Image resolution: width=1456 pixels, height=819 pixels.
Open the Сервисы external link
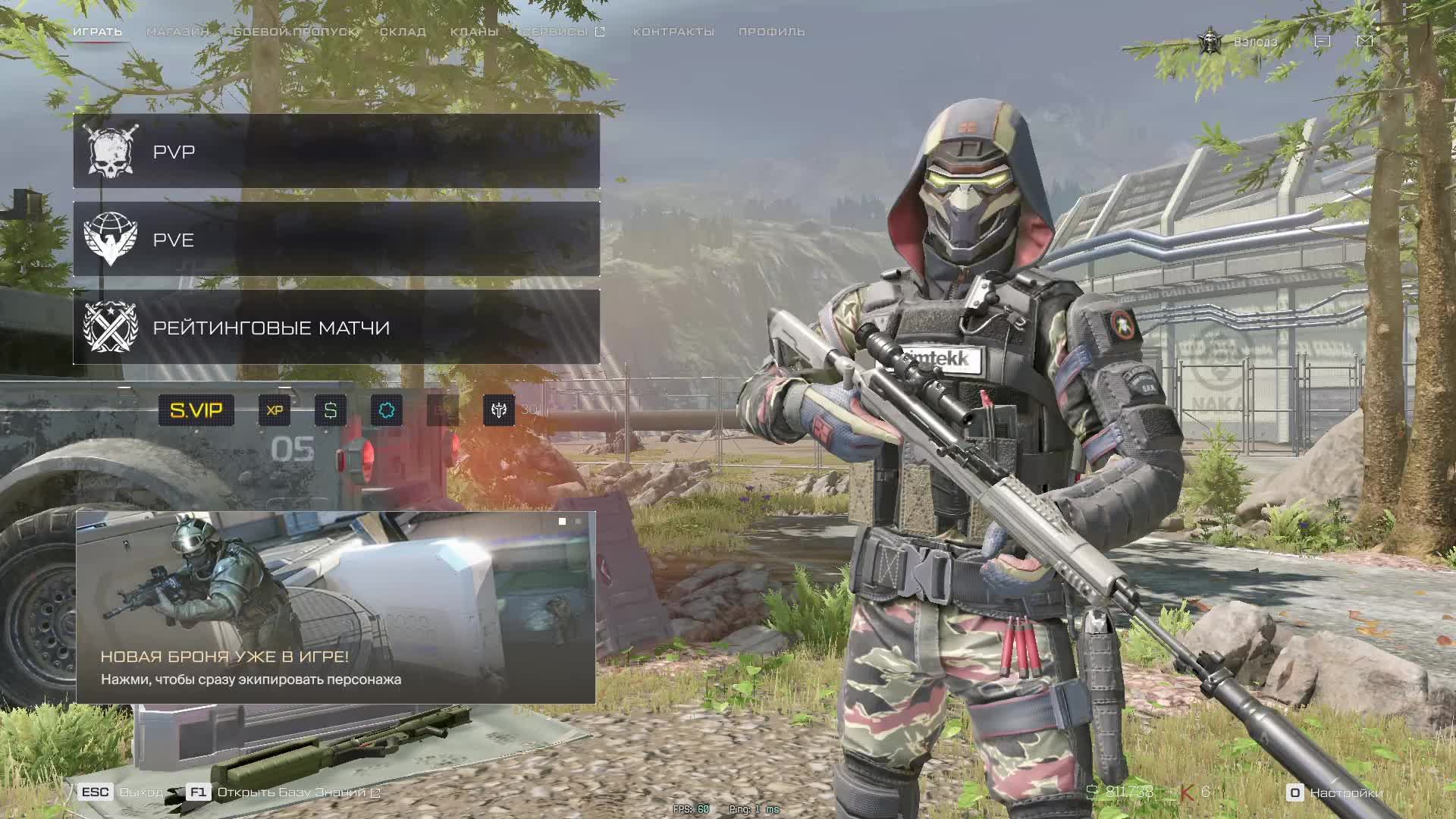563,32
